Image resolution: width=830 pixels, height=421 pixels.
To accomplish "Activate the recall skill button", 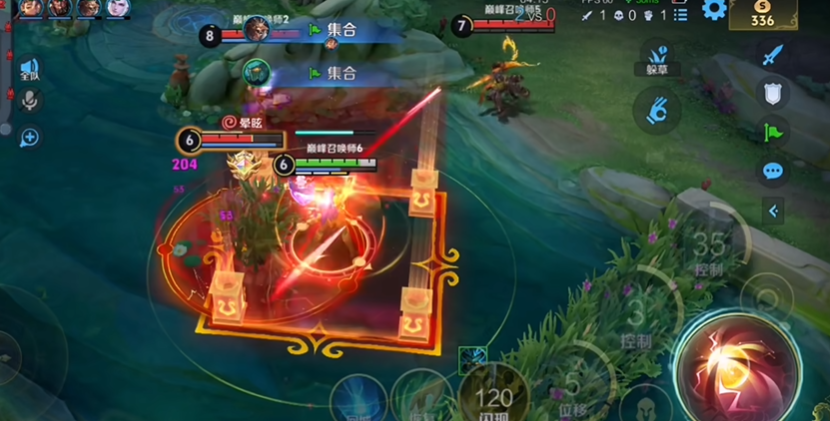I will click(x=356, y=400).
